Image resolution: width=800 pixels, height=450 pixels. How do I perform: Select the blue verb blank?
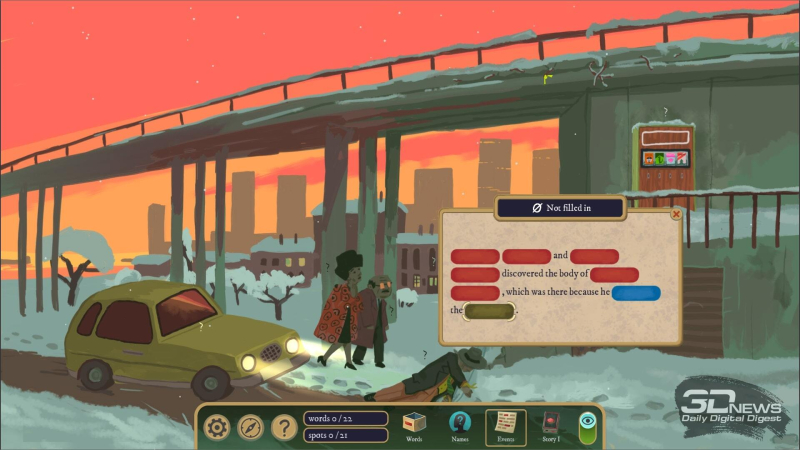636,293
